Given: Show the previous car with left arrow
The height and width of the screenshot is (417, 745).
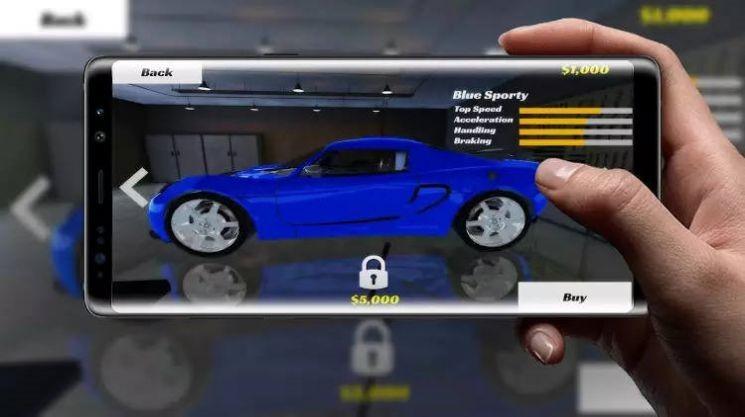Looking at the screenshot, I should [x=135, y=187].
